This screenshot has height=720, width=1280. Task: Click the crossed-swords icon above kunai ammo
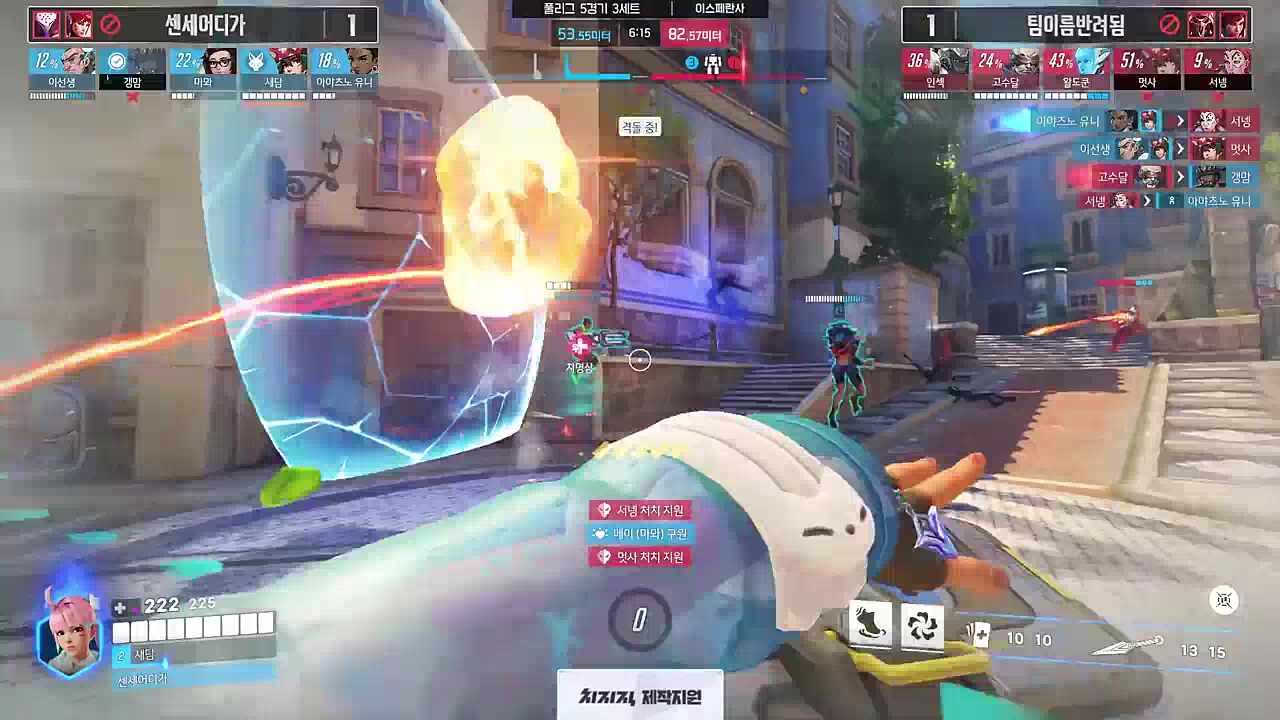click(x=1224, y=600)
